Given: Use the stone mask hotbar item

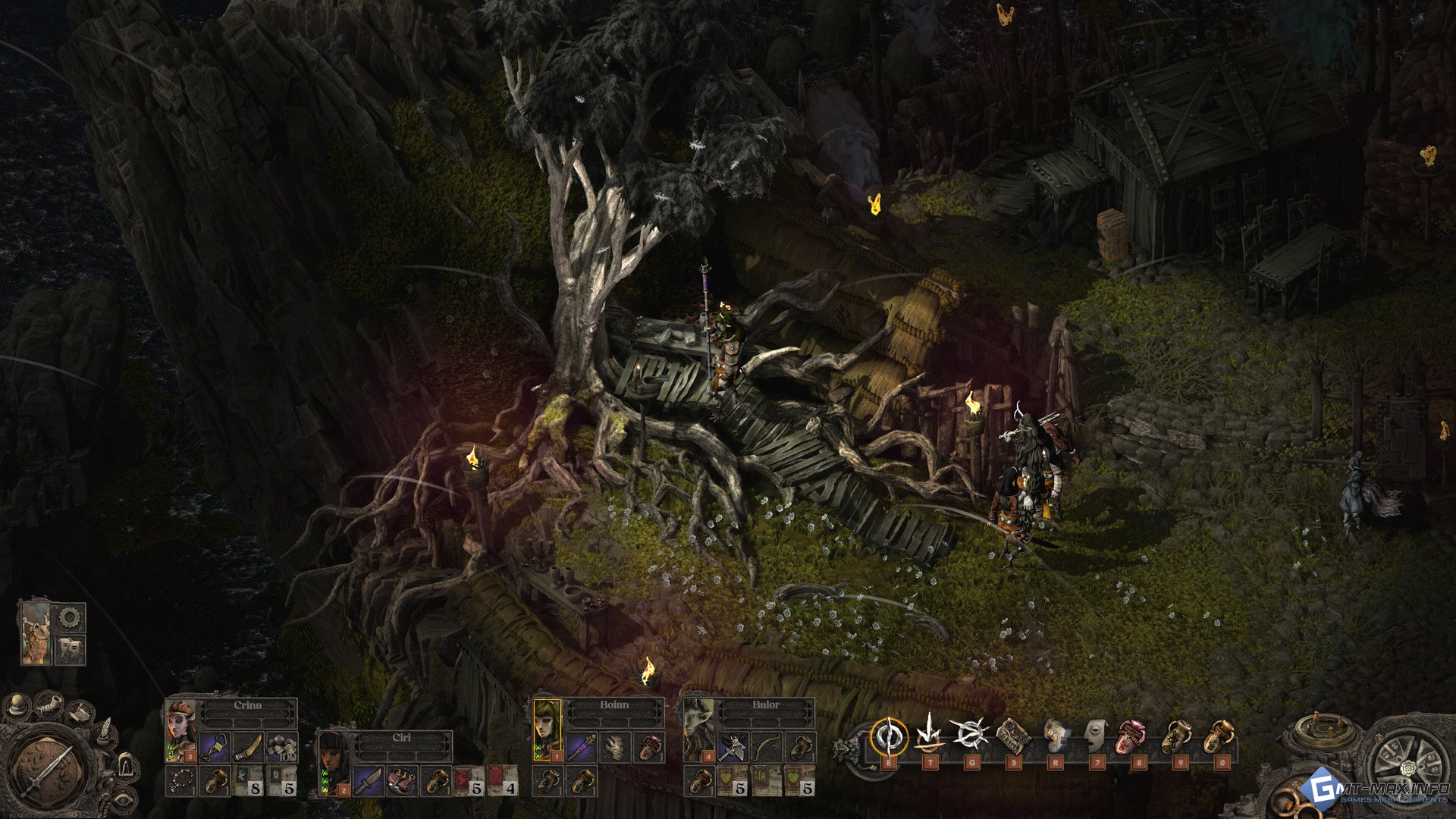Looking at the screenshot, I should click(x=1096, y=735).
